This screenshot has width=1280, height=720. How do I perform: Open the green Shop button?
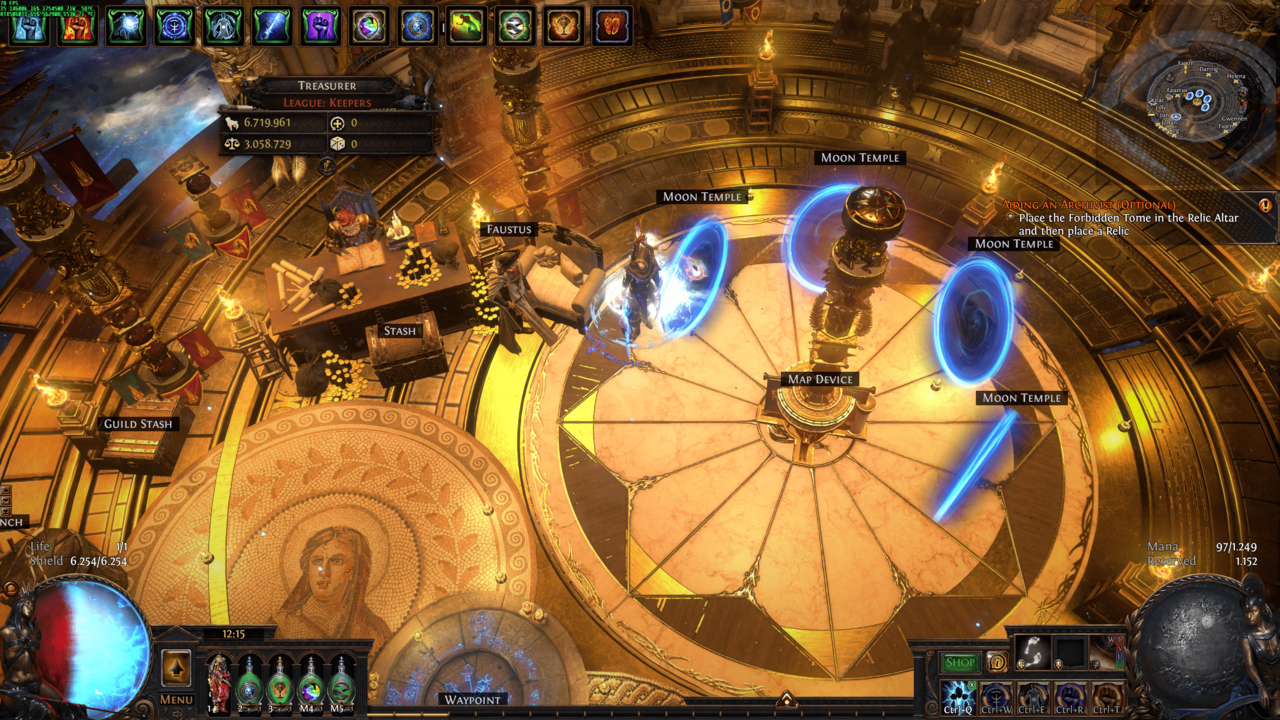(x=960, y=663)
